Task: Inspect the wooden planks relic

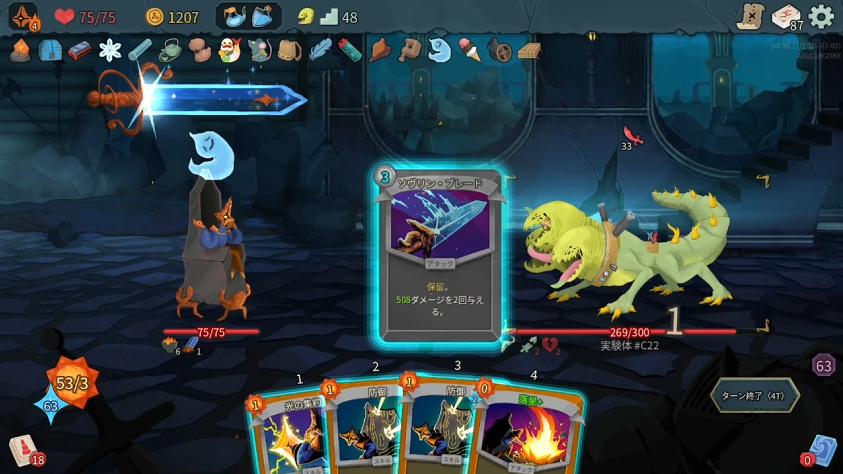Action: point(529,50)
